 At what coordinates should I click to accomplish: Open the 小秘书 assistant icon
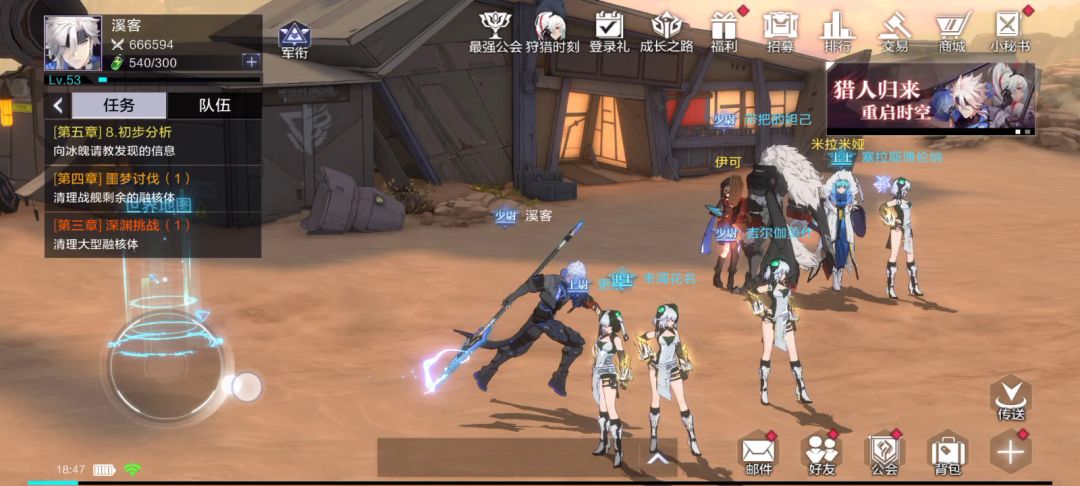(x=1009, y=31)
